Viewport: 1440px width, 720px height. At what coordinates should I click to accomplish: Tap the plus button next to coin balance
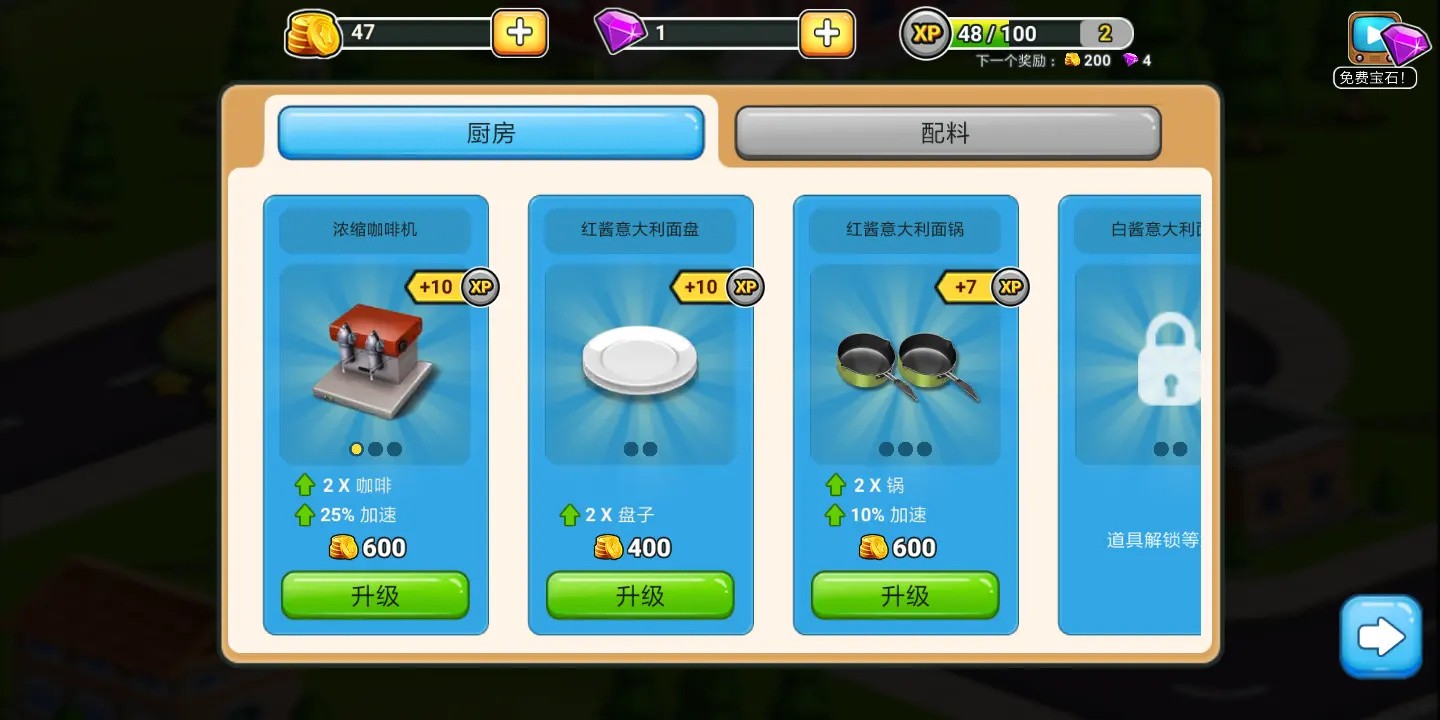[x=519, y=32]
